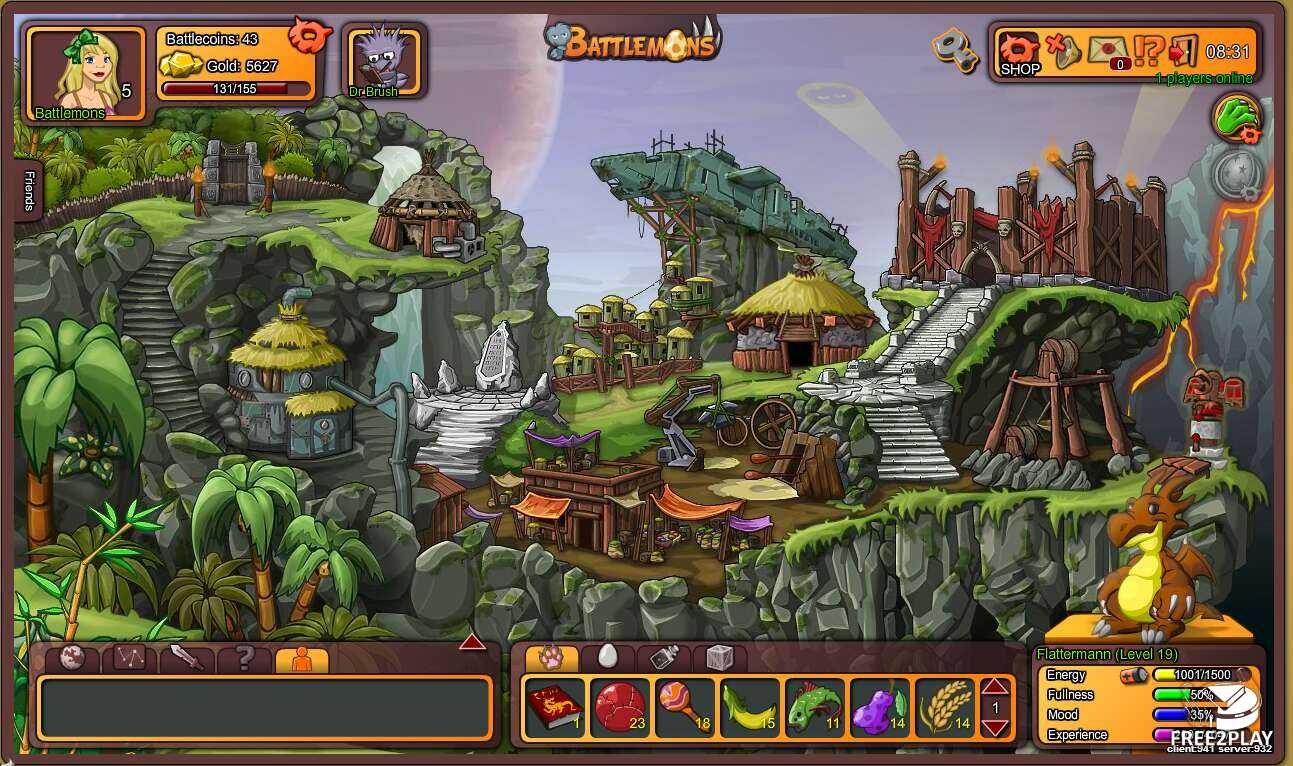Switch to the sword chat tab
1293x766 pixels.
click(x=187, y=658)
